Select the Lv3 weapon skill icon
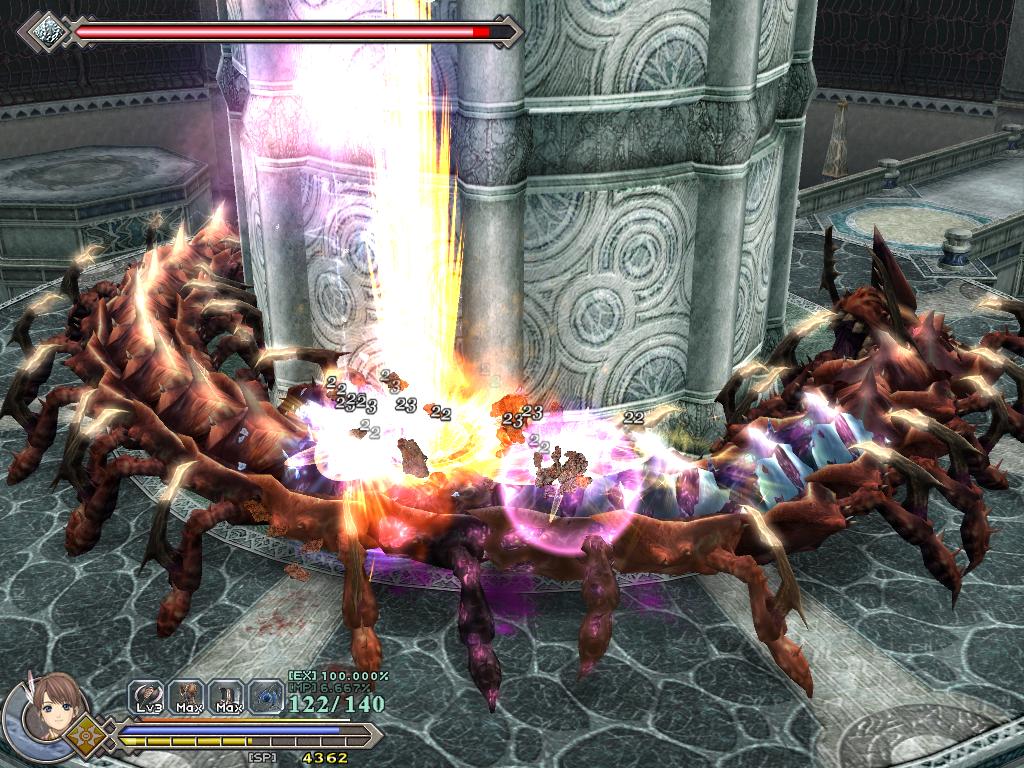 pyautogui.click(x=147, y=694)
